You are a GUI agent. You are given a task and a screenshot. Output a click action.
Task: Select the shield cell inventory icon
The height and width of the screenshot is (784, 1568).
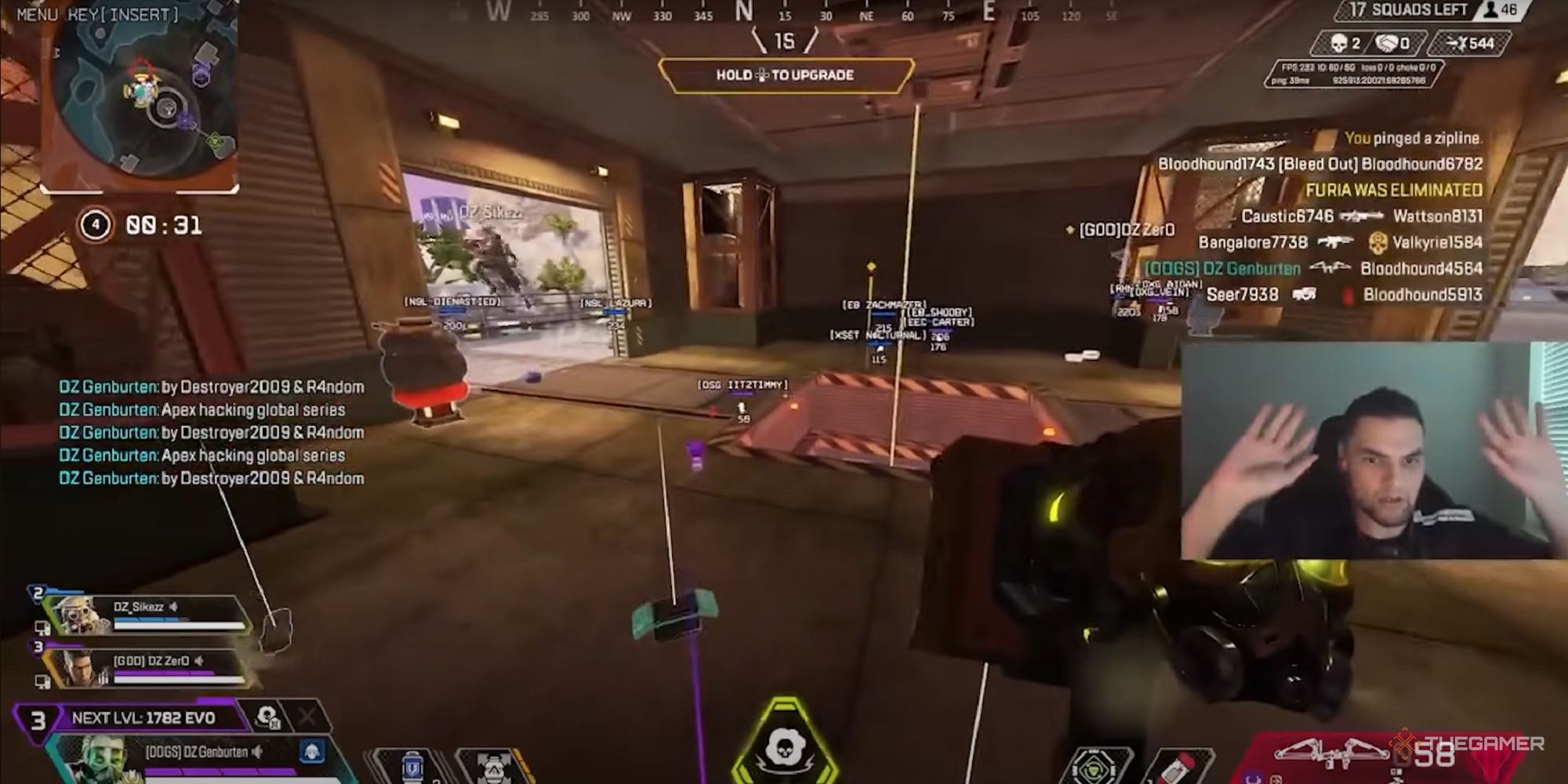(x=412, y=764)
